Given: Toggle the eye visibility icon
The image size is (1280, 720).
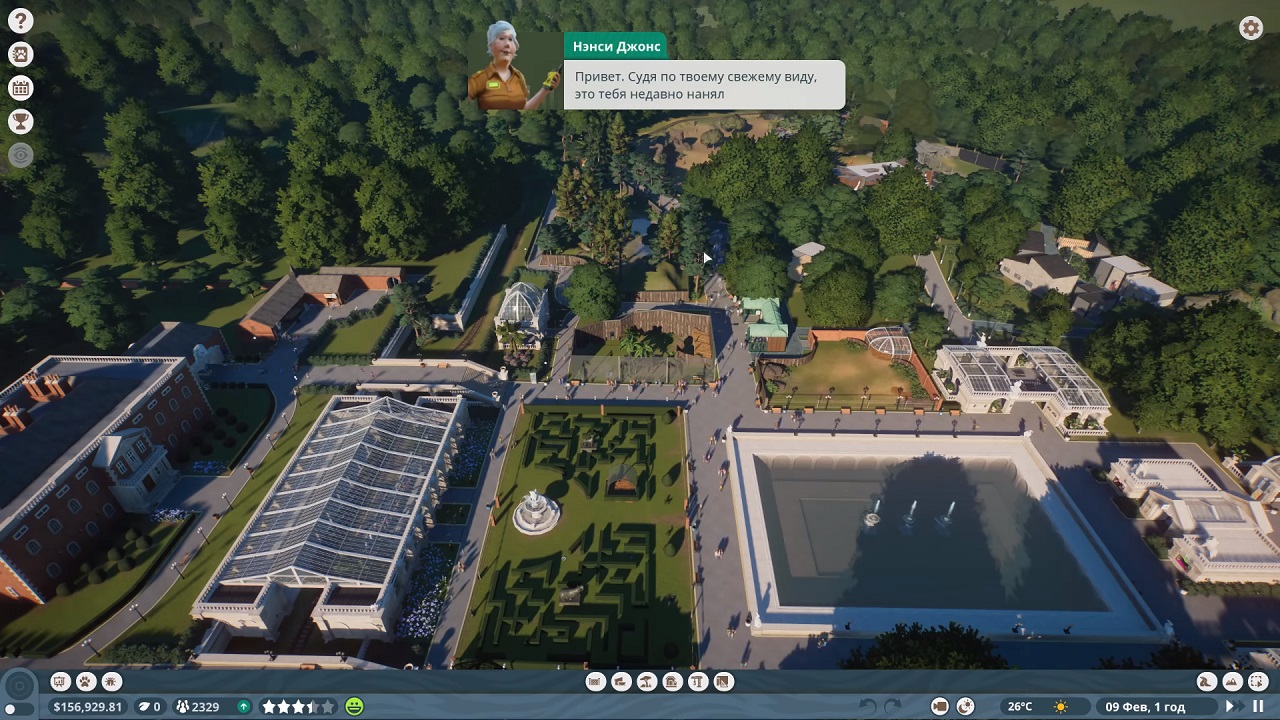Looking at the screenshot, I should 20,155.
